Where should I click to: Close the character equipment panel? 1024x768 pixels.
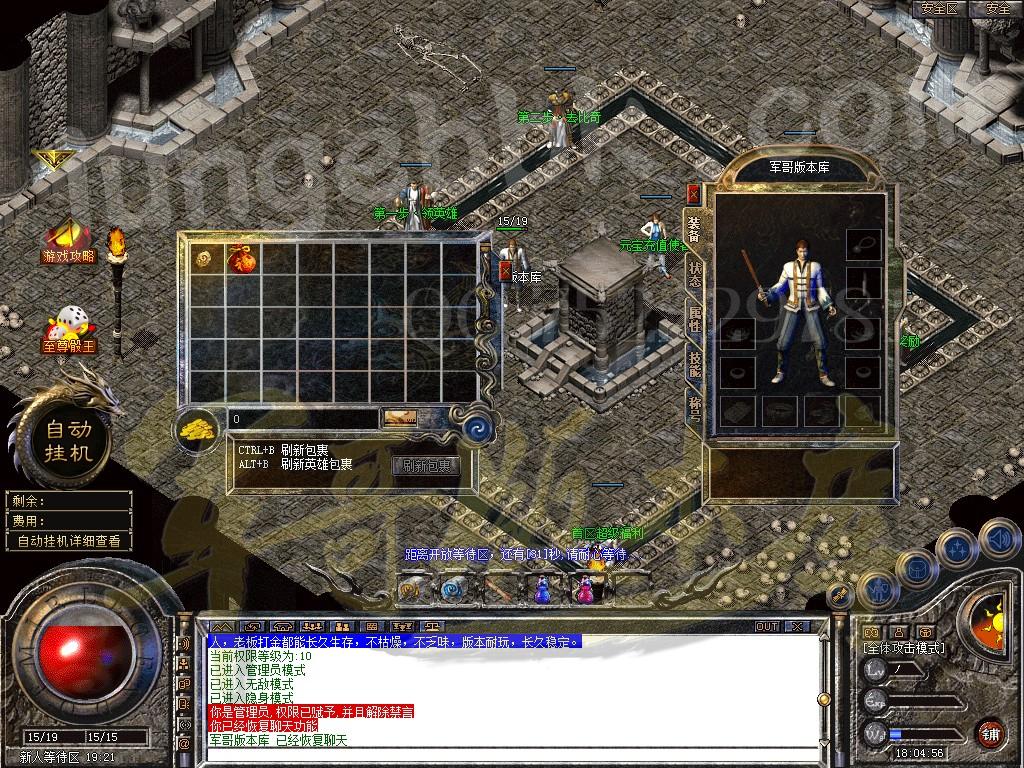click(x=693, y=194)
